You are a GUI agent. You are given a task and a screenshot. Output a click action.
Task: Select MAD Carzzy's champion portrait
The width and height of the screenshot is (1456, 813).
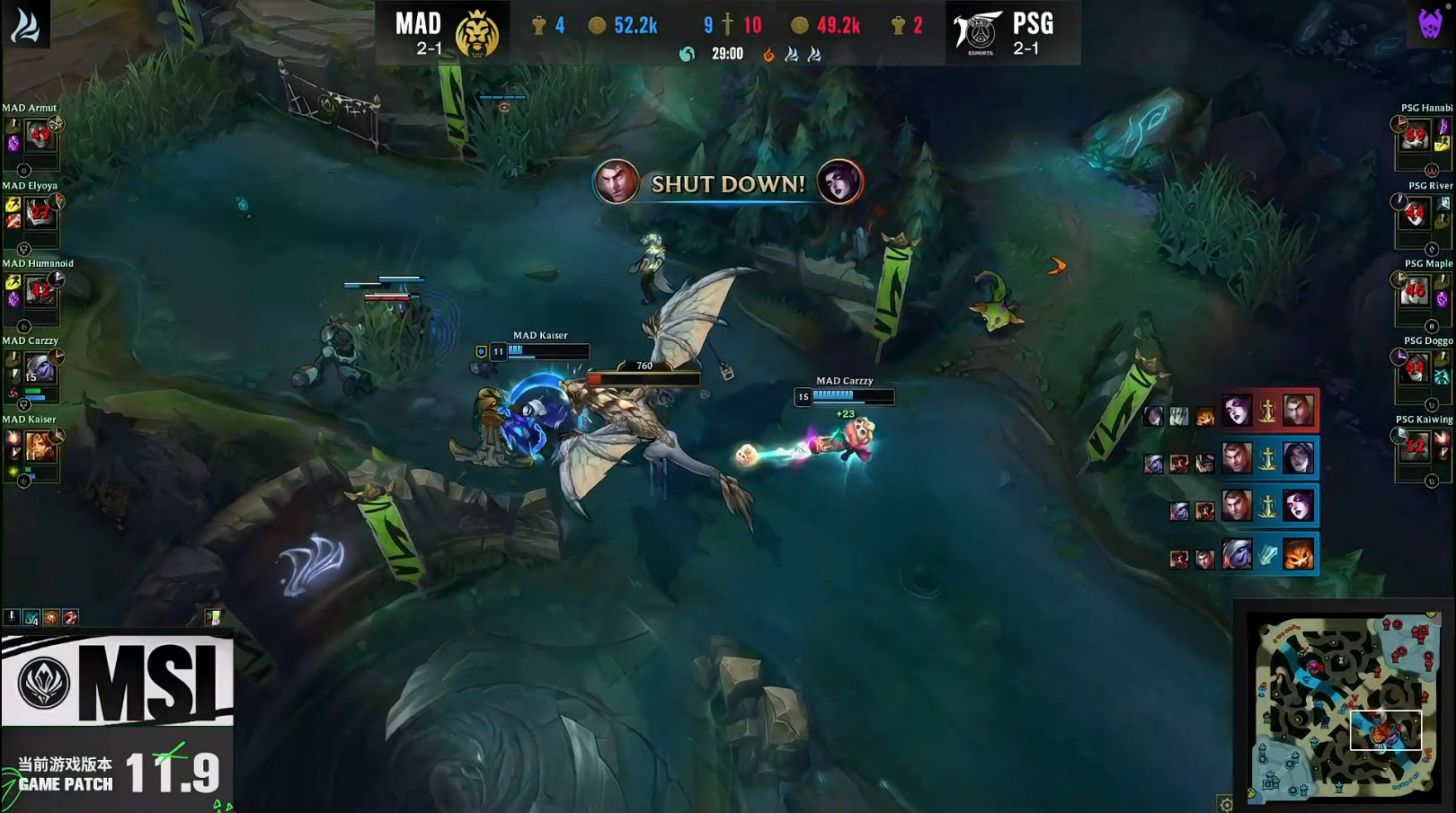click(x=40, y=368)
